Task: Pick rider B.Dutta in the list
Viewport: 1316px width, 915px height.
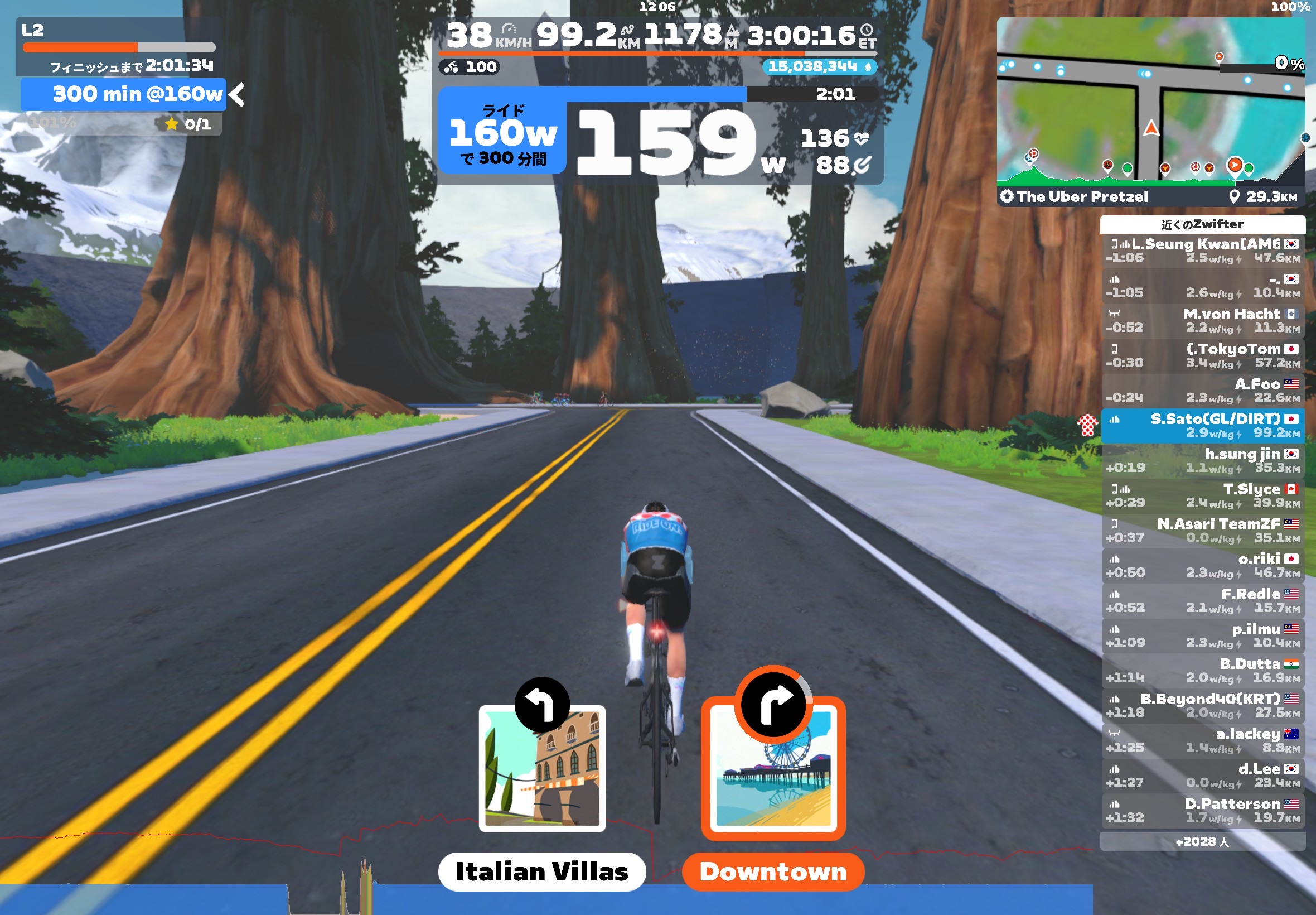Action: [x=1202, y=670]
